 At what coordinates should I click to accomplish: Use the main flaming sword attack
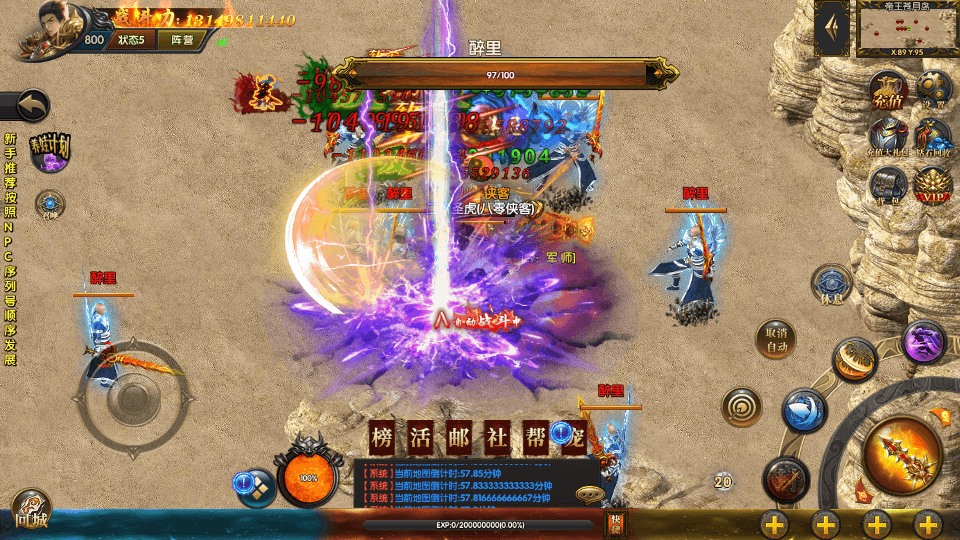901,456
